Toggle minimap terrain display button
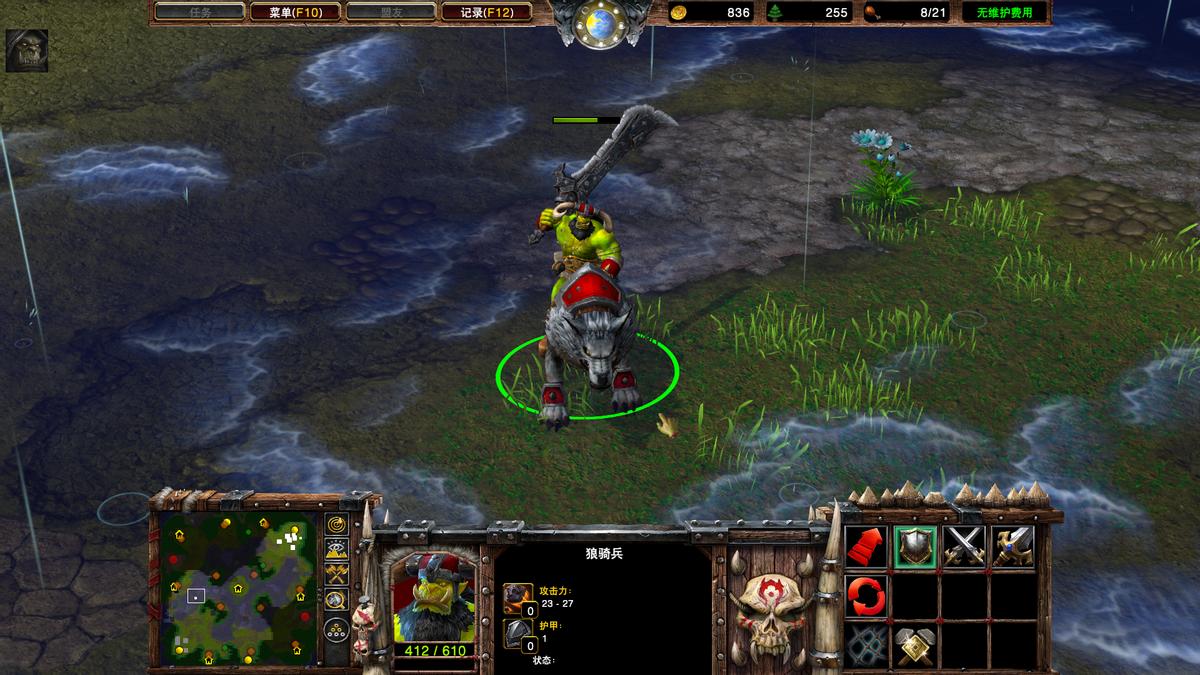This screenshot has width=1200, height=675. click(x=336, y=549)
